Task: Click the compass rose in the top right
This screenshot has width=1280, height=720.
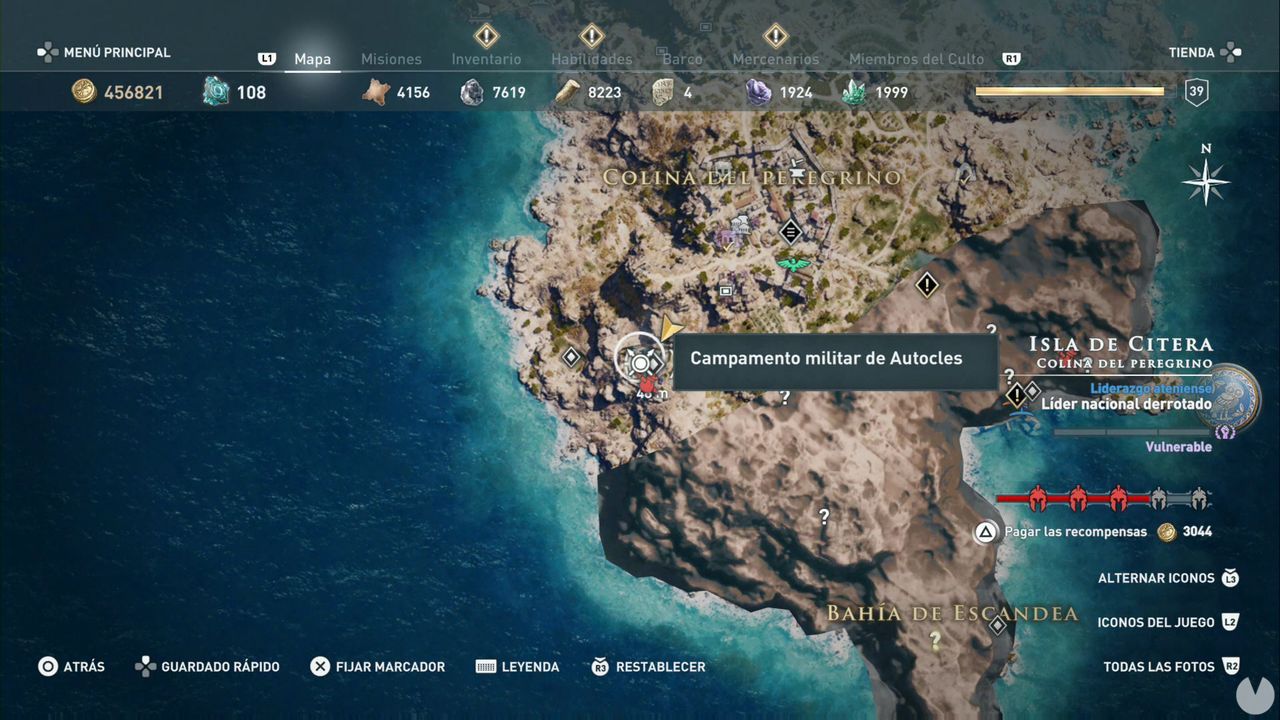Action: (x=1207, y=183)
